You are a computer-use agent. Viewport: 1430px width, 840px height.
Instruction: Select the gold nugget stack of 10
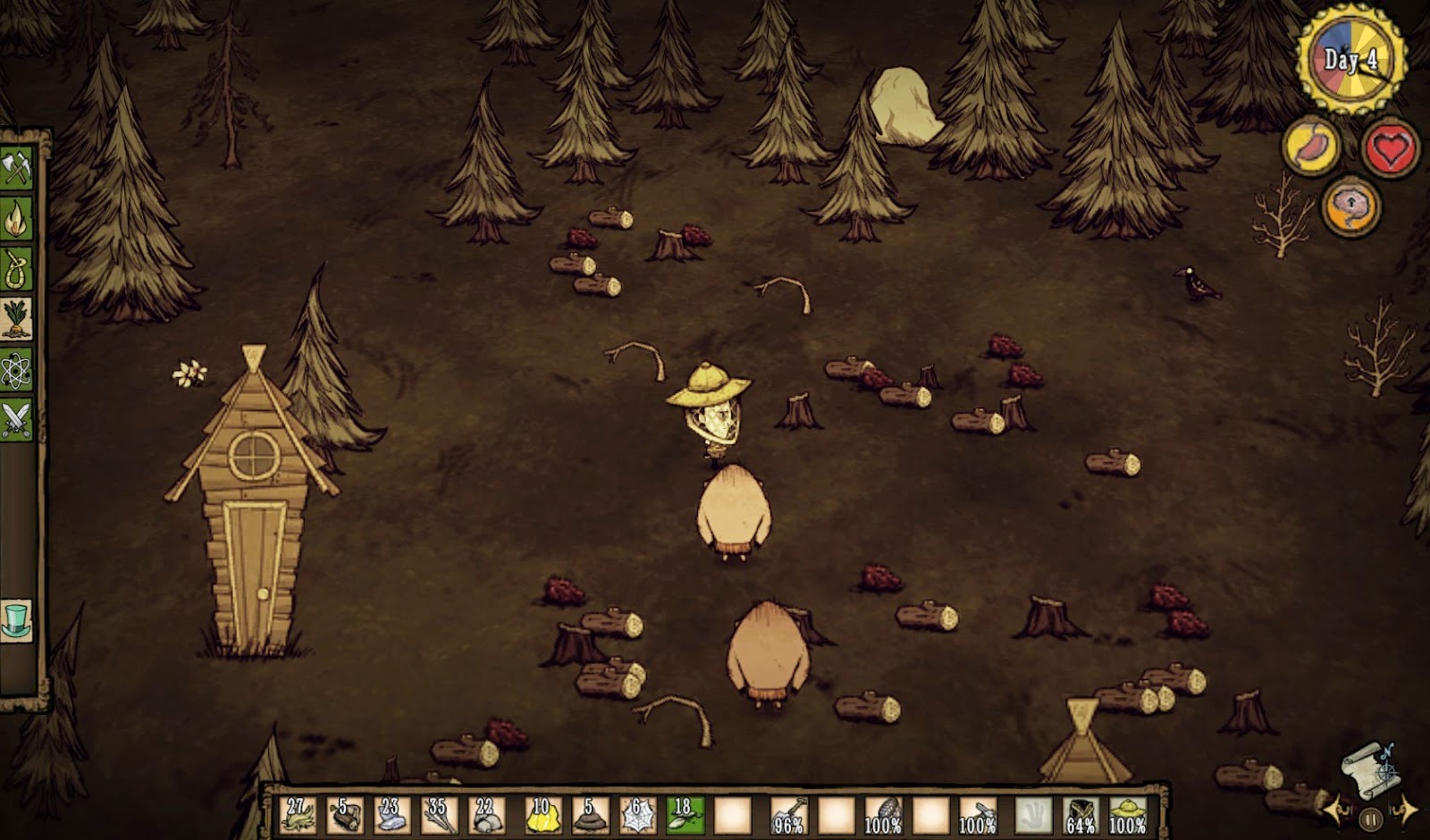[x=542, y=815]
